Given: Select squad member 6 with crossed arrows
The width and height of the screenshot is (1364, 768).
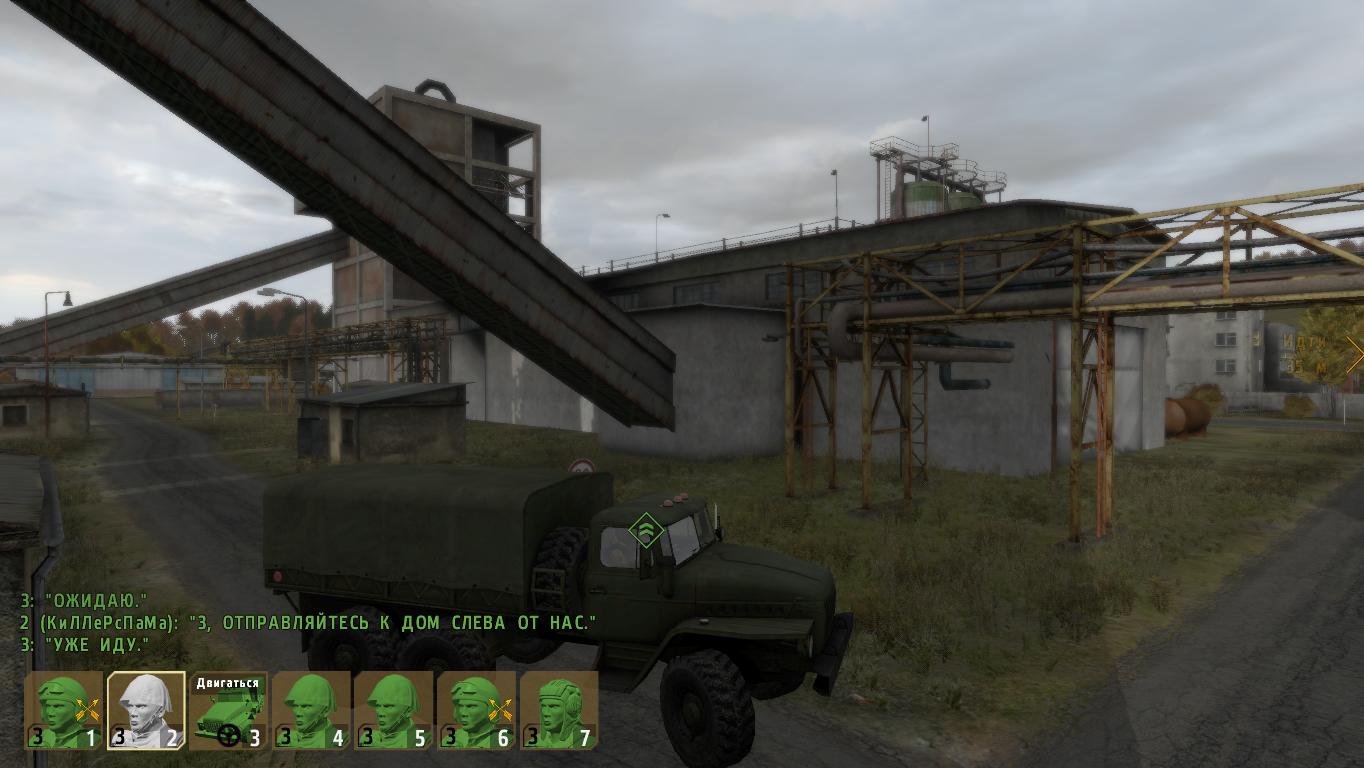Looking at the screenshot, I should [x=475, y=711].
